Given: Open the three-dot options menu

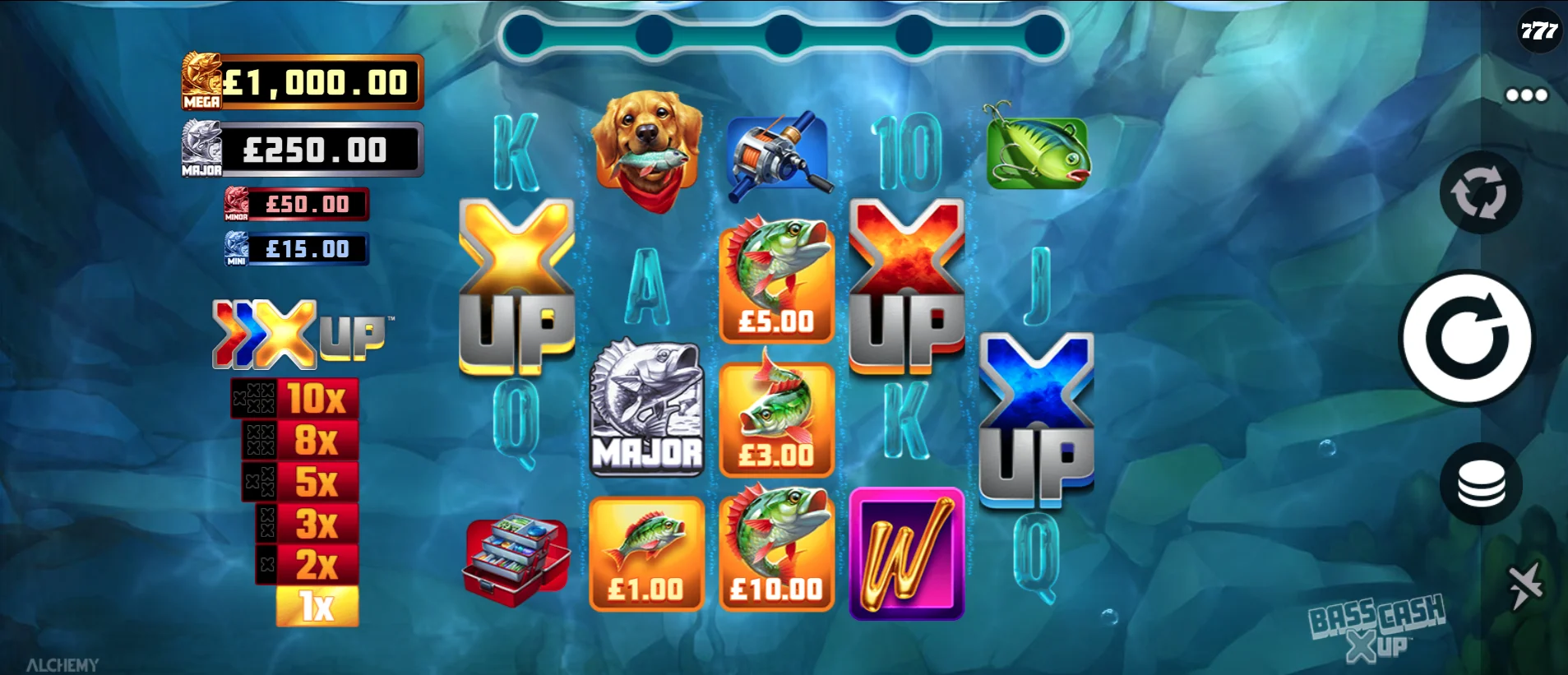Looking at the screenshot, I should tap(1526, 95).
